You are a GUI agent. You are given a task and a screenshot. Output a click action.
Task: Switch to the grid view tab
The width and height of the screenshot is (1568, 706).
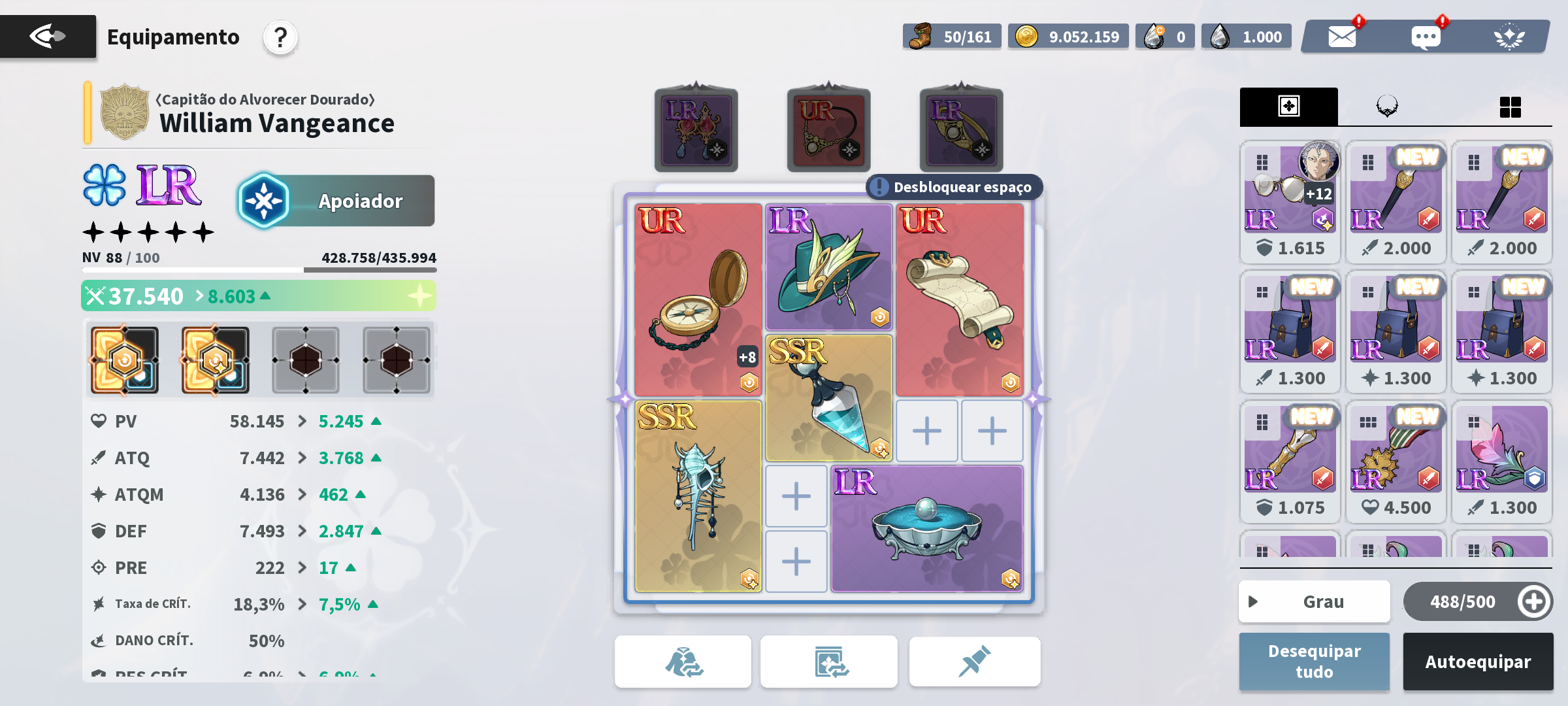coord(1510,107)
